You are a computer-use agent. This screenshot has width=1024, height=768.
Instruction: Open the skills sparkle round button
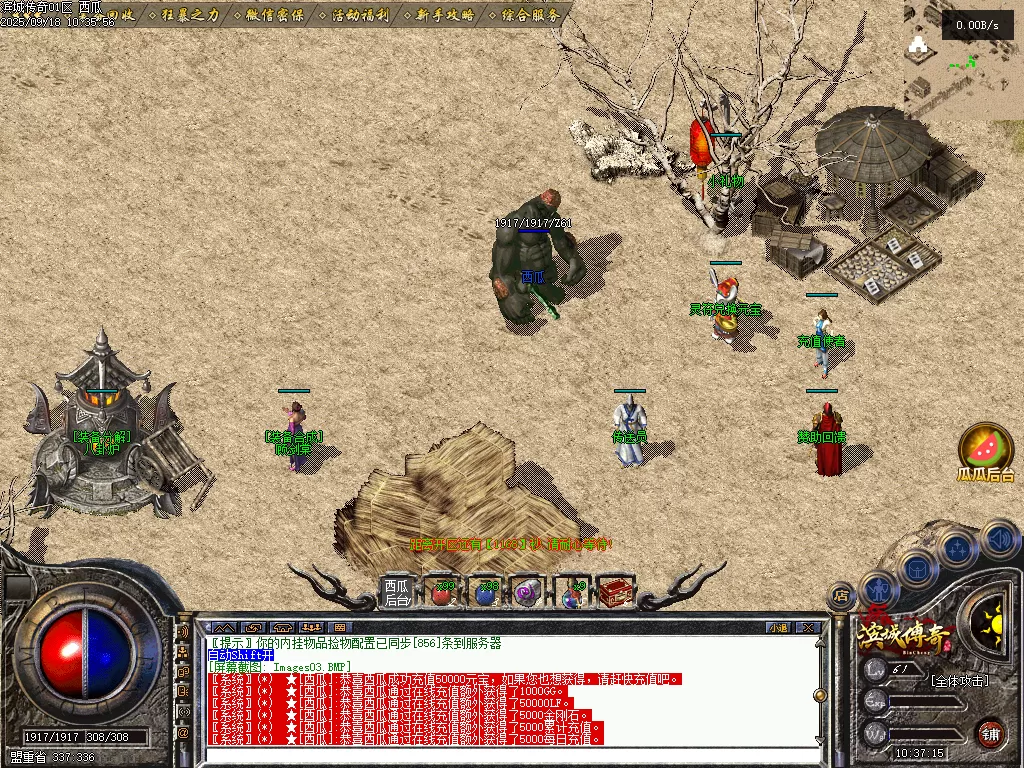tap(958, 549)
